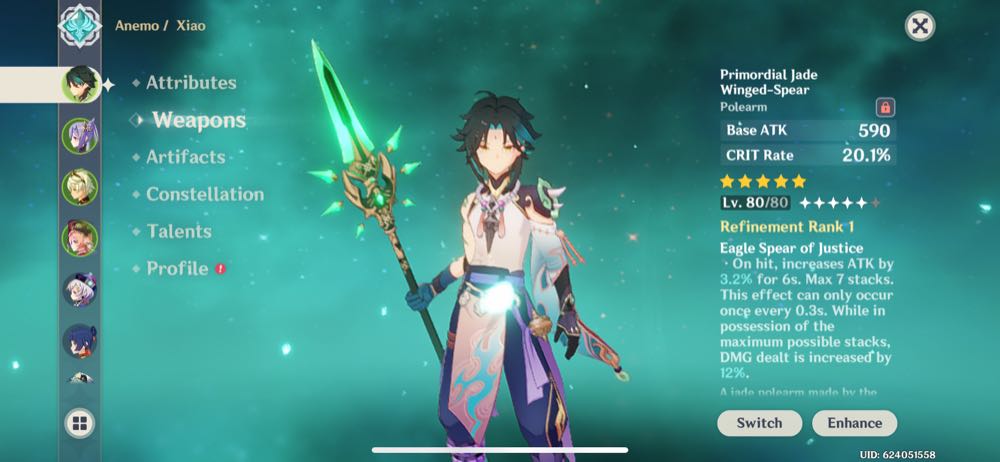Close the character screen with the X button
This screenshot has height=462, width=1000.
coord(920,26)
